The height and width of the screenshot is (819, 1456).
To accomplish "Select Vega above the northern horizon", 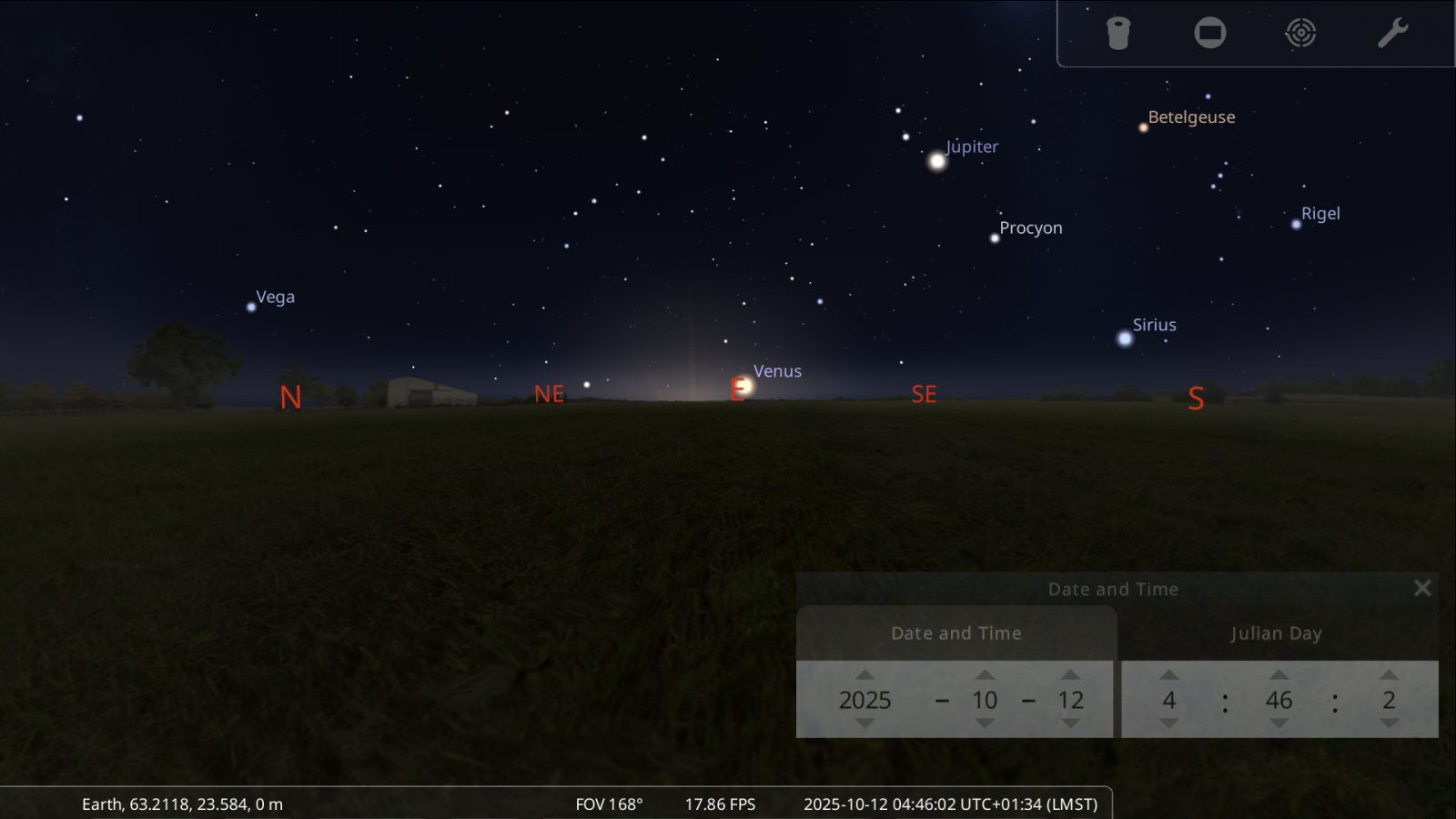I will (x=251, y=309).
